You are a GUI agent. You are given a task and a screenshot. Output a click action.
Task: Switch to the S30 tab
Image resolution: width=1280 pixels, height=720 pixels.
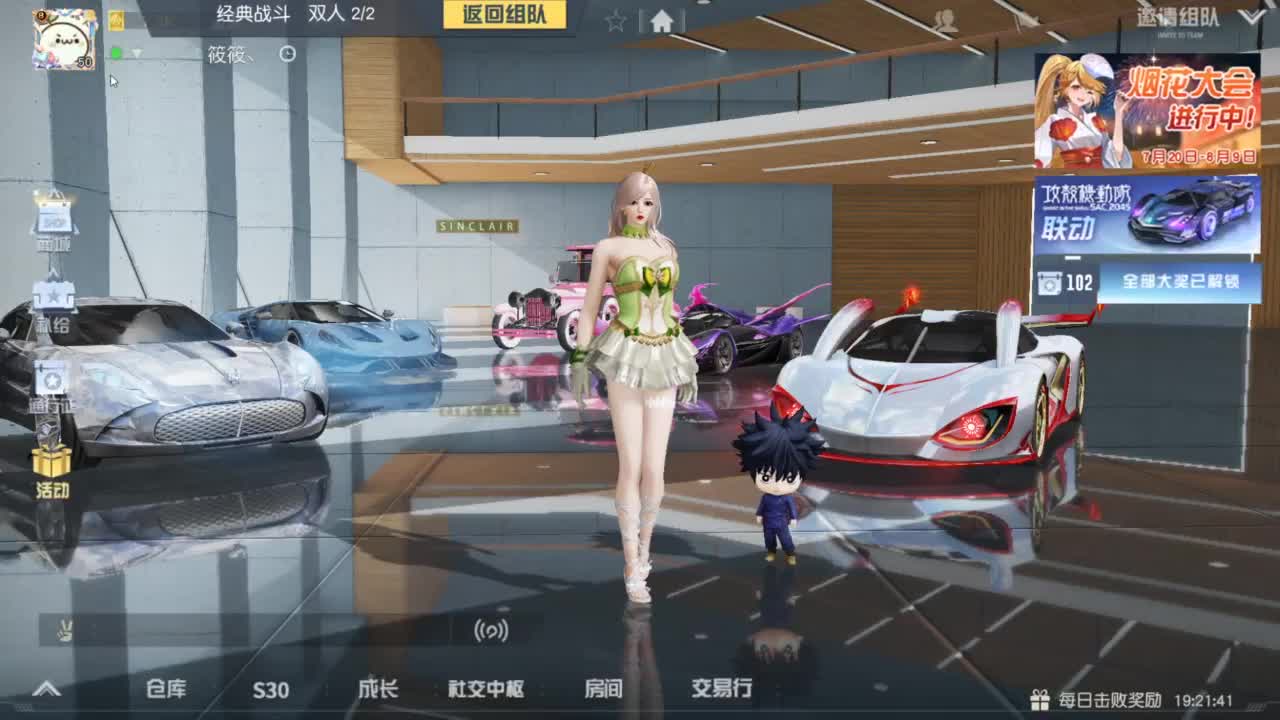click(x=270, y=690)
